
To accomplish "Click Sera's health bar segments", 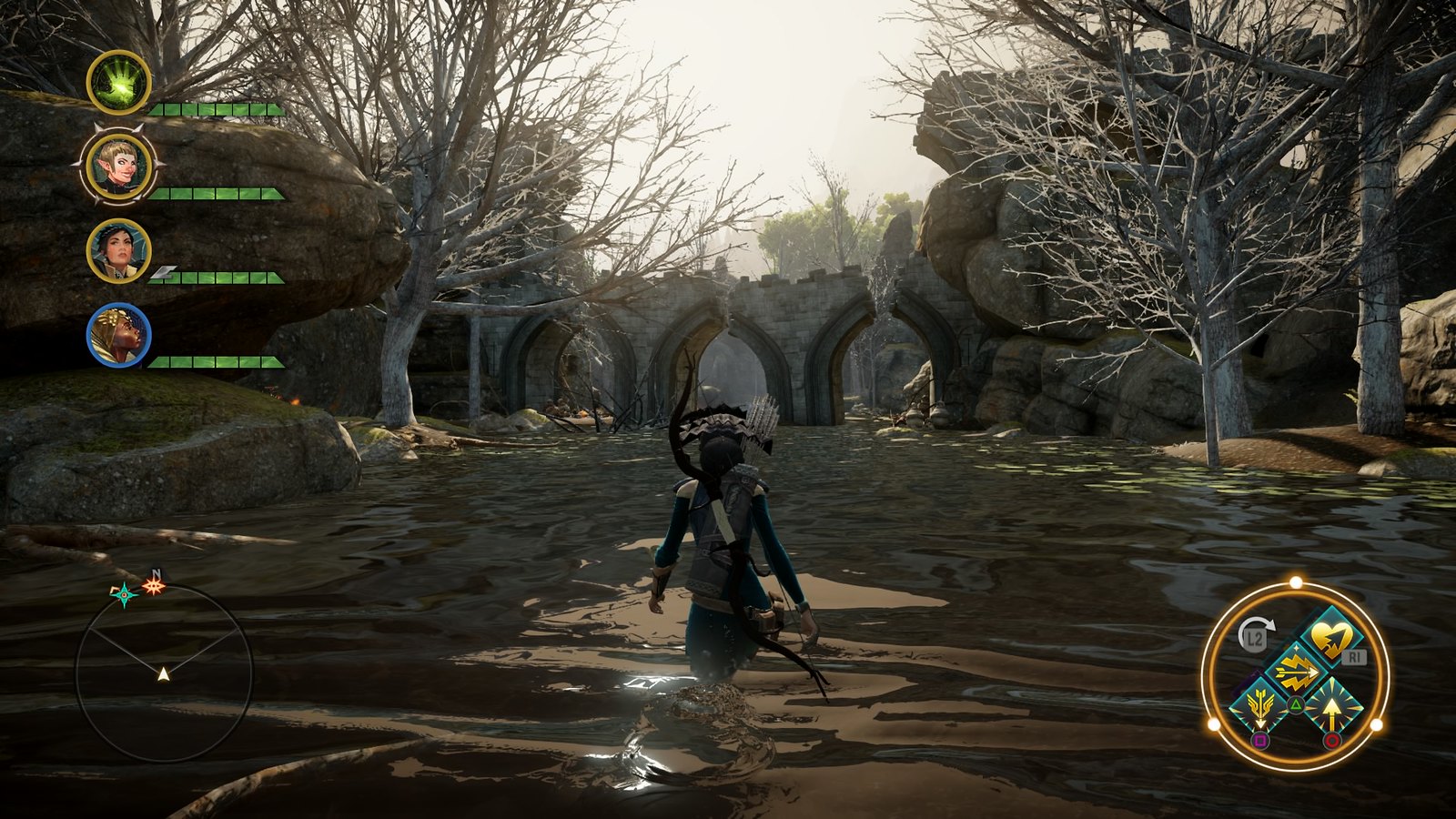I will pos(217,194).
